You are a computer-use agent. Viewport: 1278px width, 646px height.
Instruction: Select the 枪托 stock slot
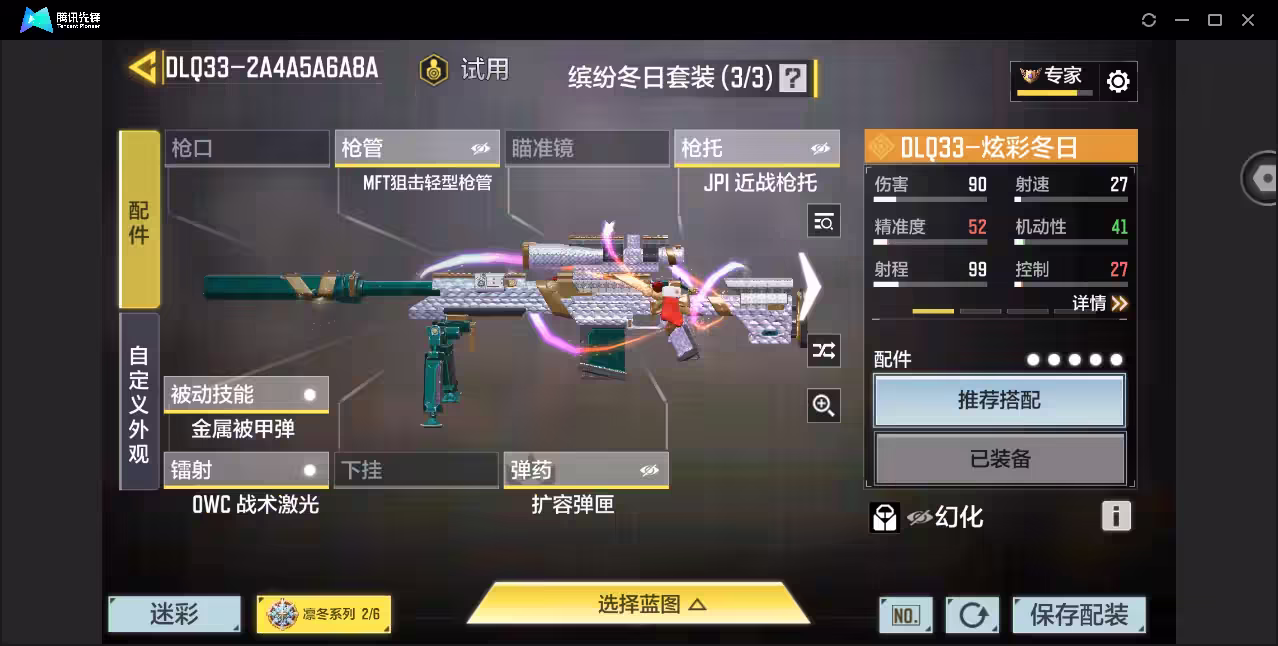pos(756,148)
